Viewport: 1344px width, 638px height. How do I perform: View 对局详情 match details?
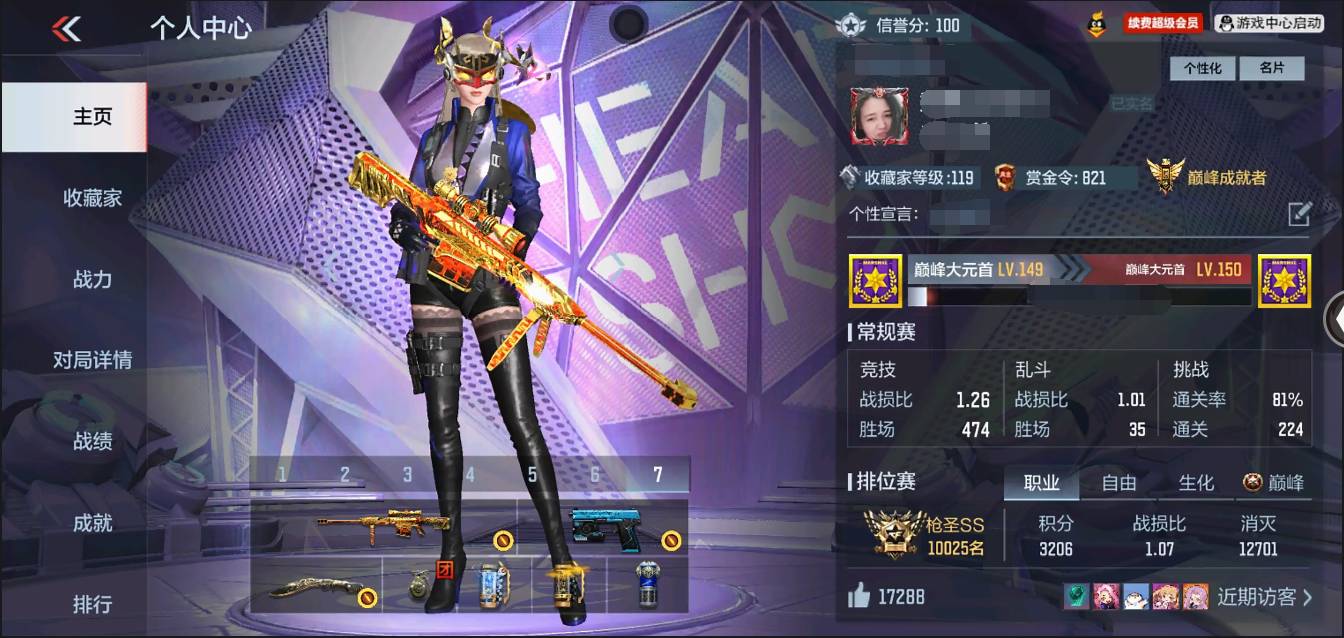point(92,360)
